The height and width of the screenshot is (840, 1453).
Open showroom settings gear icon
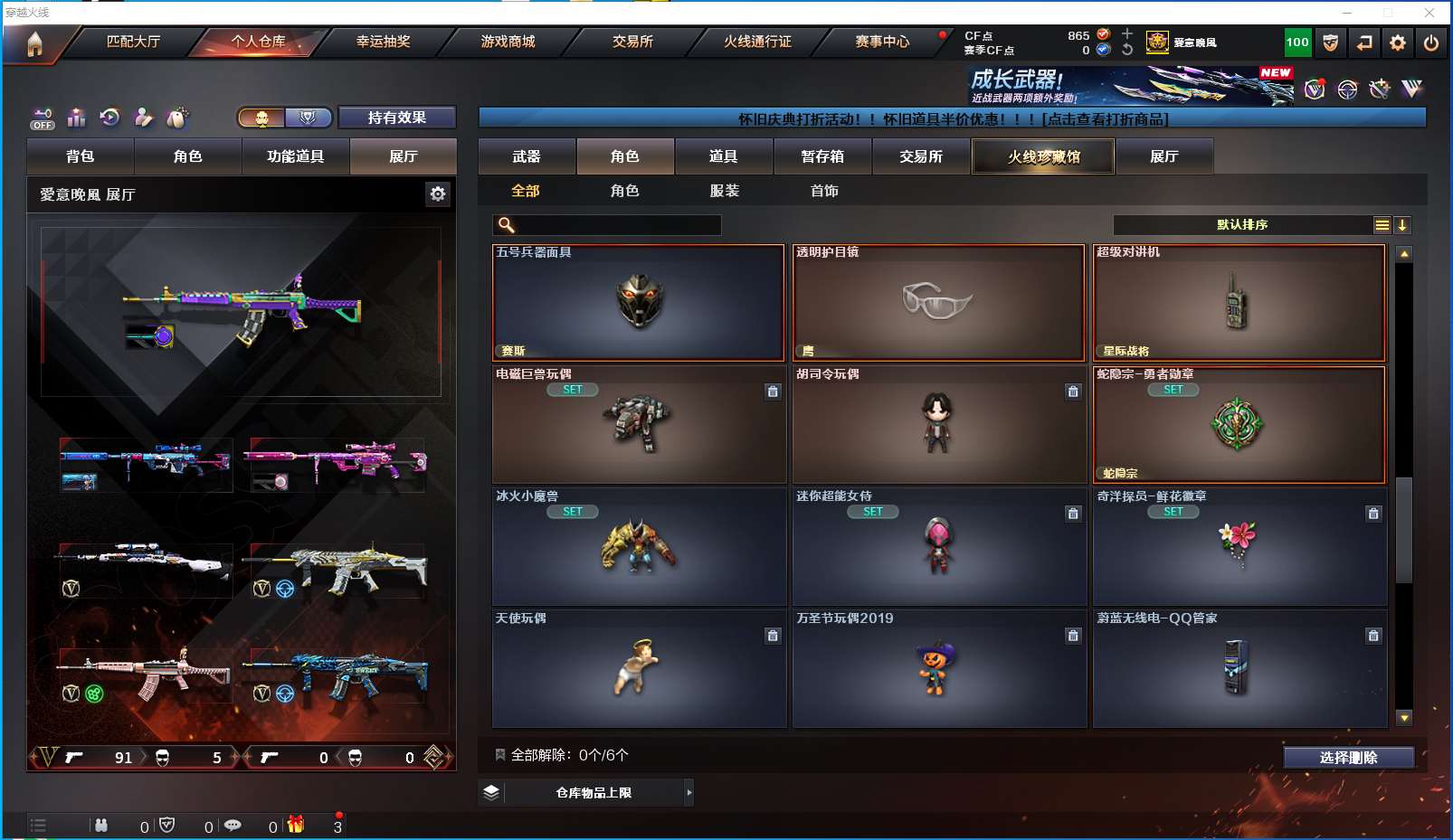tap(438, 194)
